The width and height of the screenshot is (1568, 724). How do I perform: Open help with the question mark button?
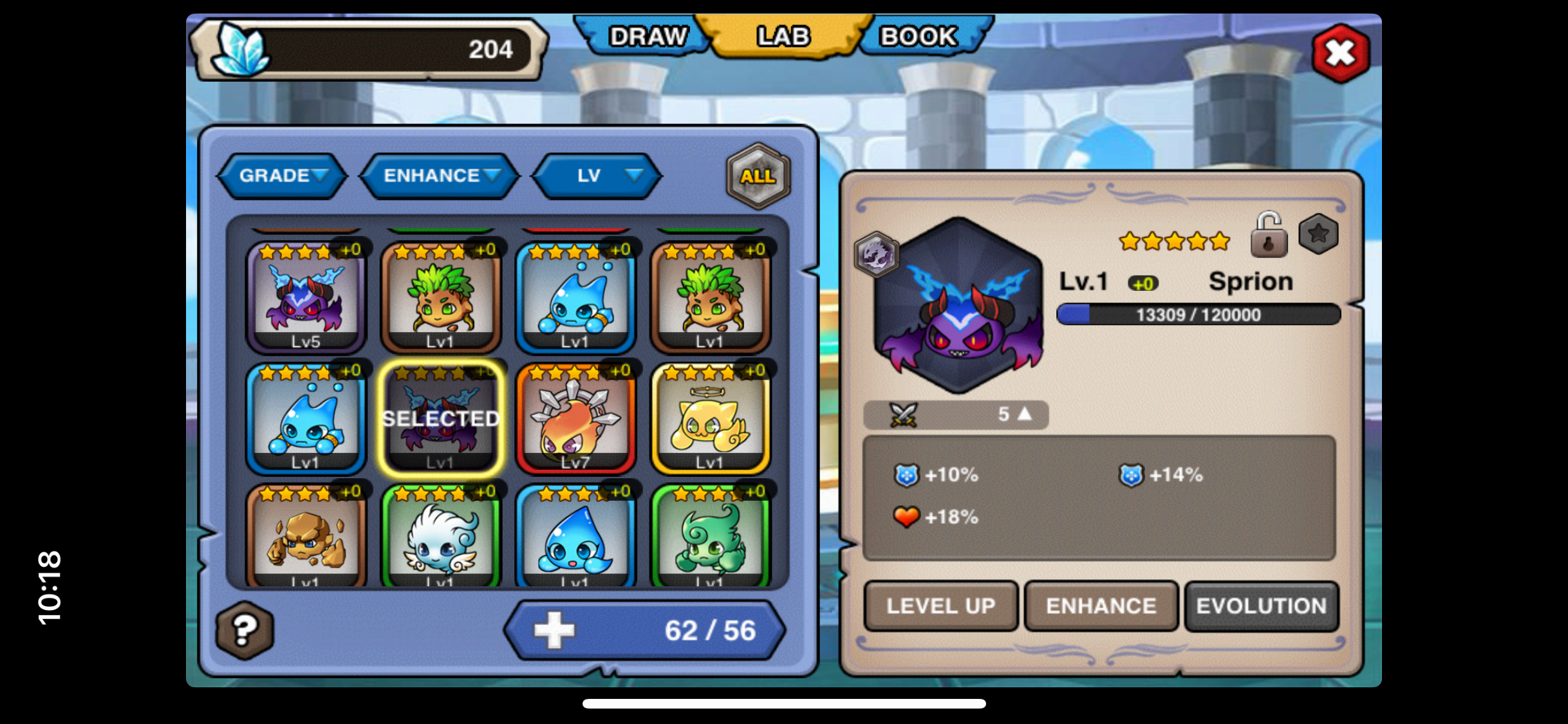[245, 630]
